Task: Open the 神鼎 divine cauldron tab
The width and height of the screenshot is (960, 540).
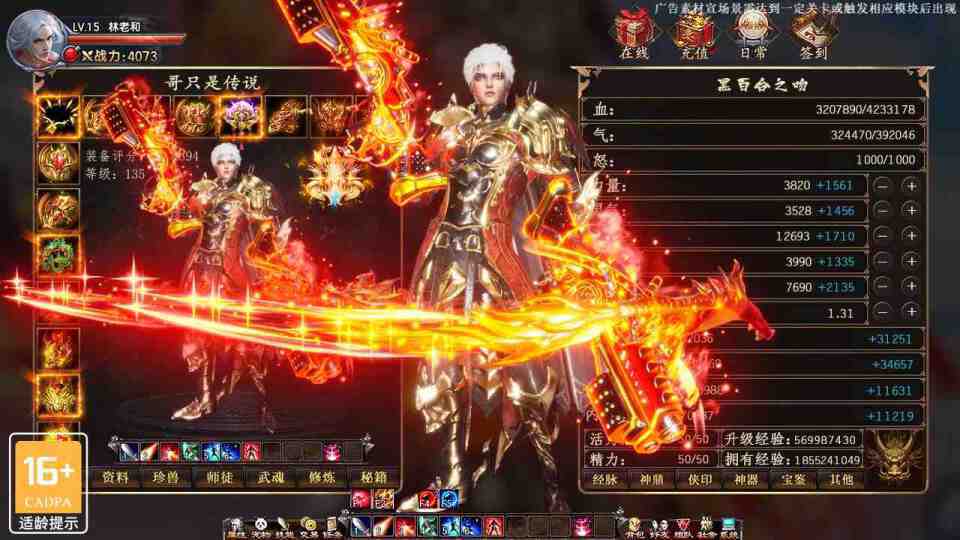Action: tap(653, 480)
